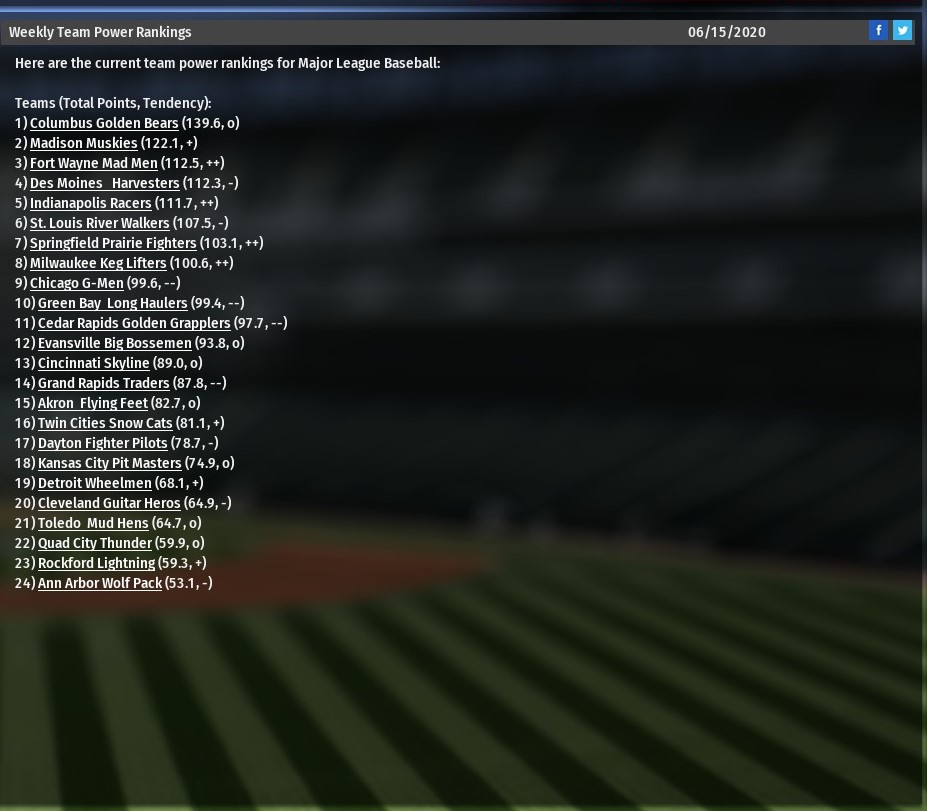
Task: Click the Indianapolis Racers team name
Action: (90, 203)
